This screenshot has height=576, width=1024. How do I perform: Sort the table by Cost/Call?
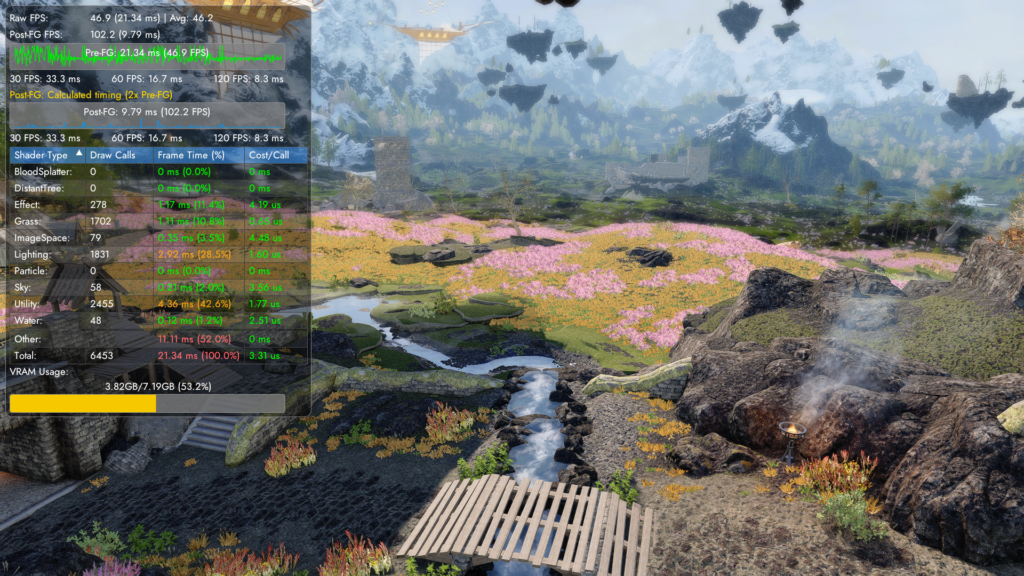pos(270,155)
